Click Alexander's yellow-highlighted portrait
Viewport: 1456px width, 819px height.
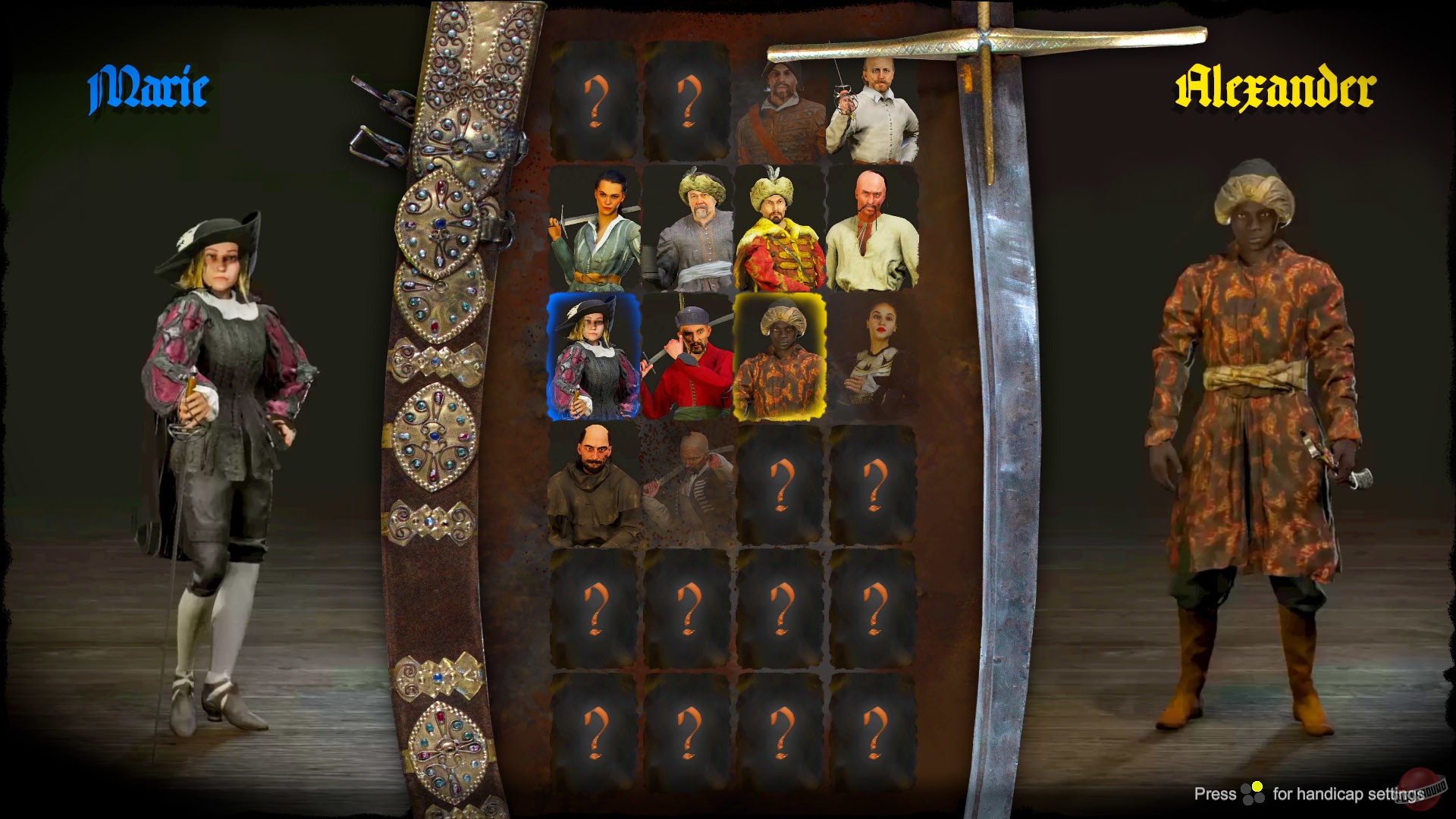point(781,356)
